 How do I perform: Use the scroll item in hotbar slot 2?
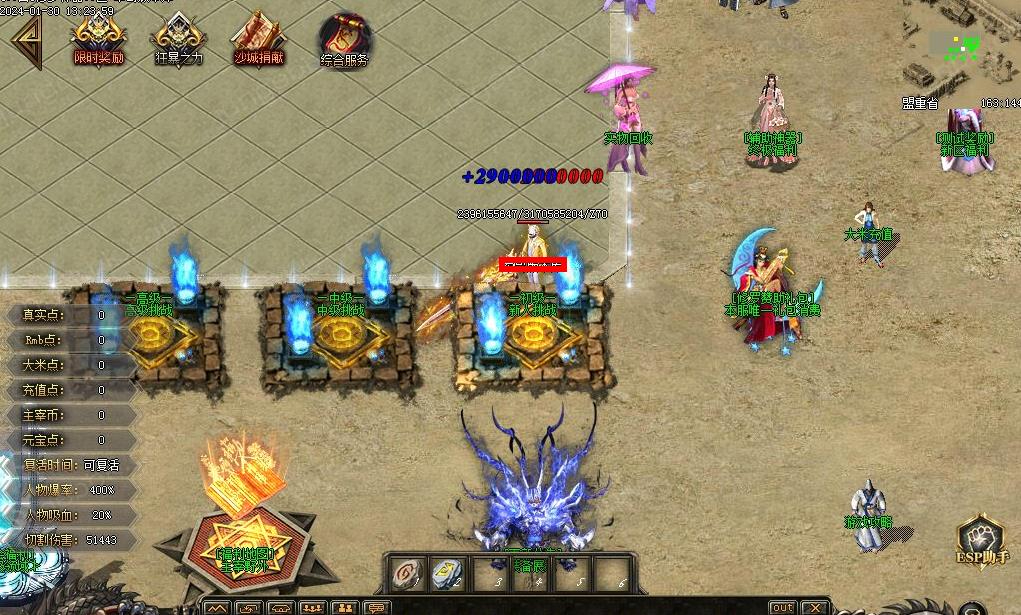pos(447,574)
